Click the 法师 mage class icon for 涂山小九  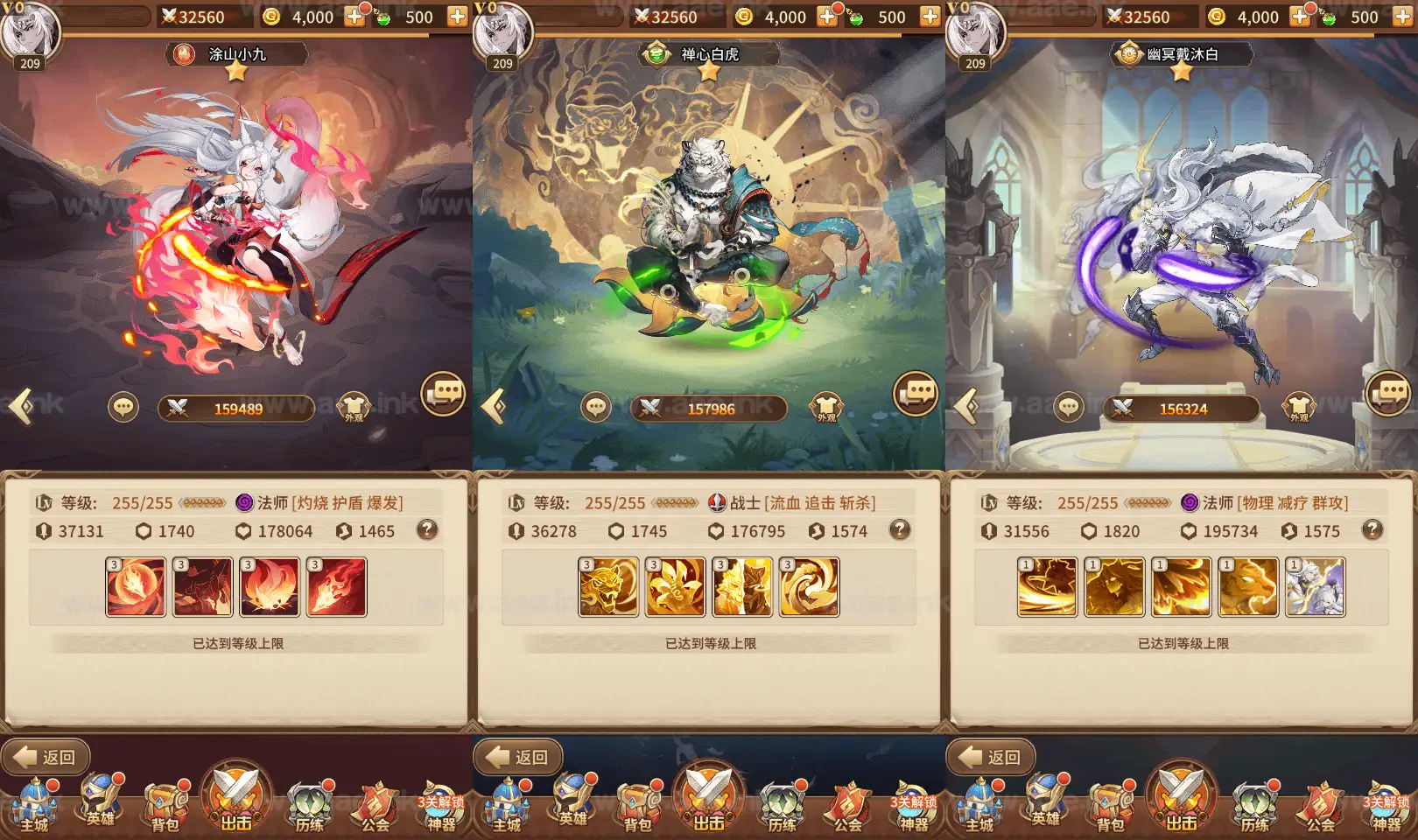click(x=243, y=501)
